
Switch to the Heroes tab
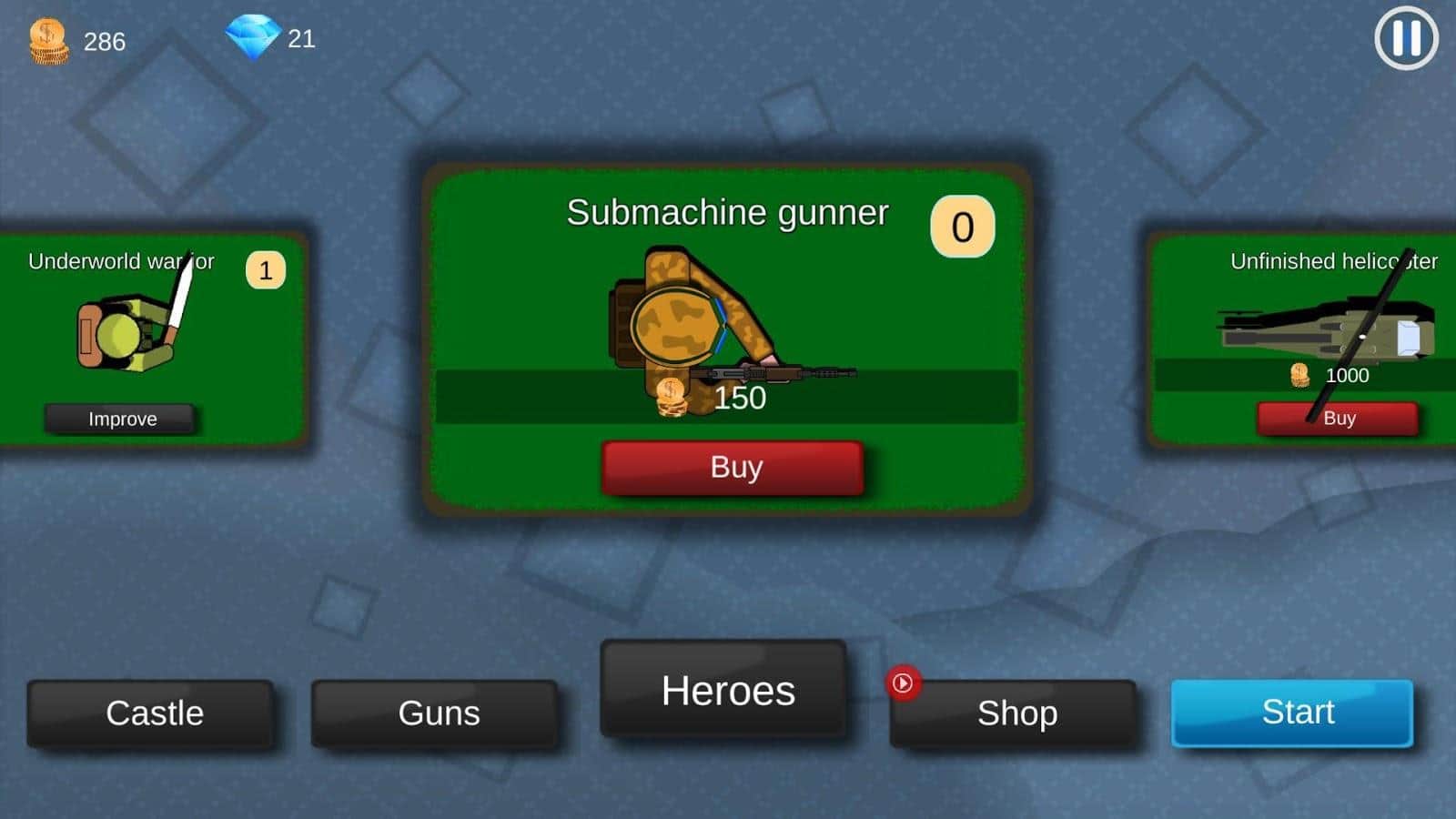[x=725, y=692]
